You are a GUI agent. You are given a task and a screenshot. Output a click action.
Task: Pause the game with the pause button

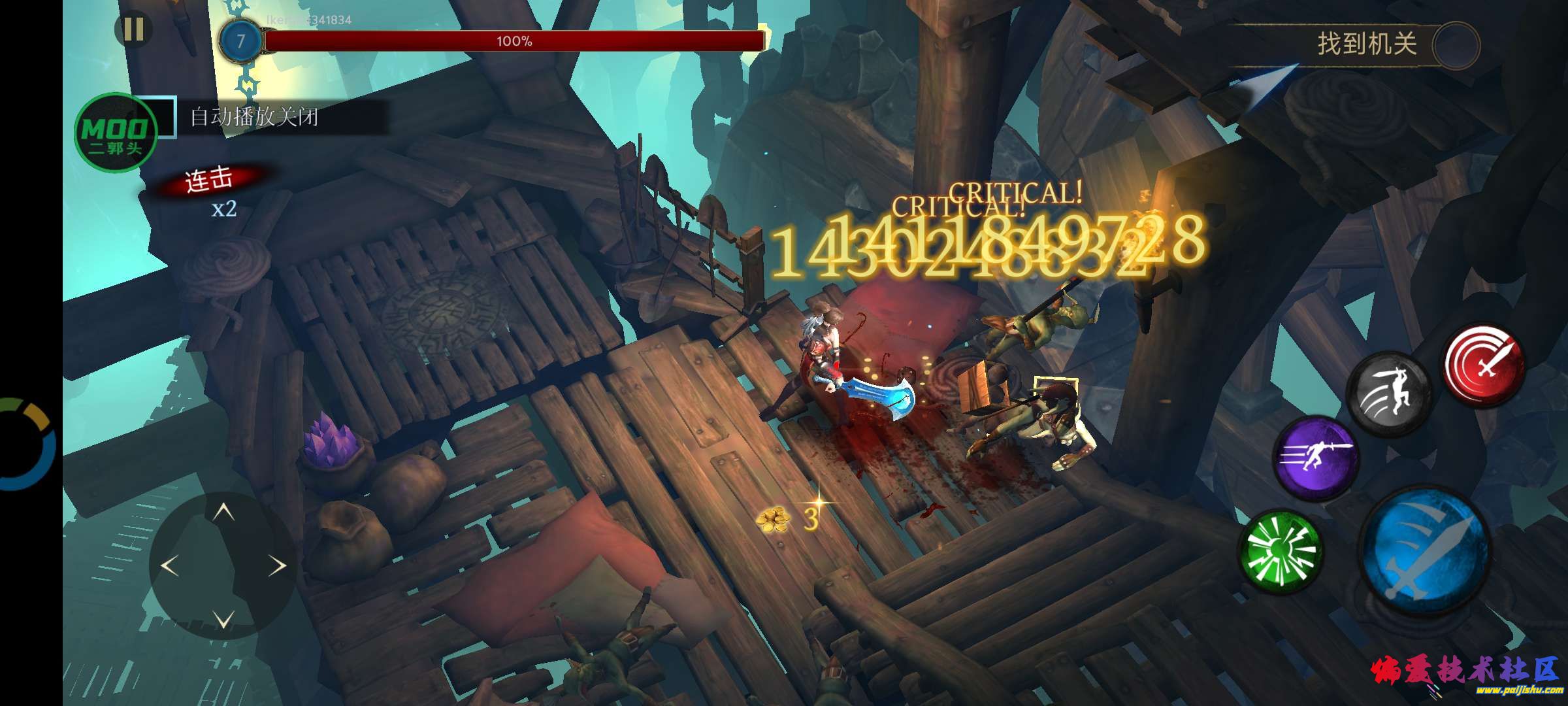(x=134, y=31)
